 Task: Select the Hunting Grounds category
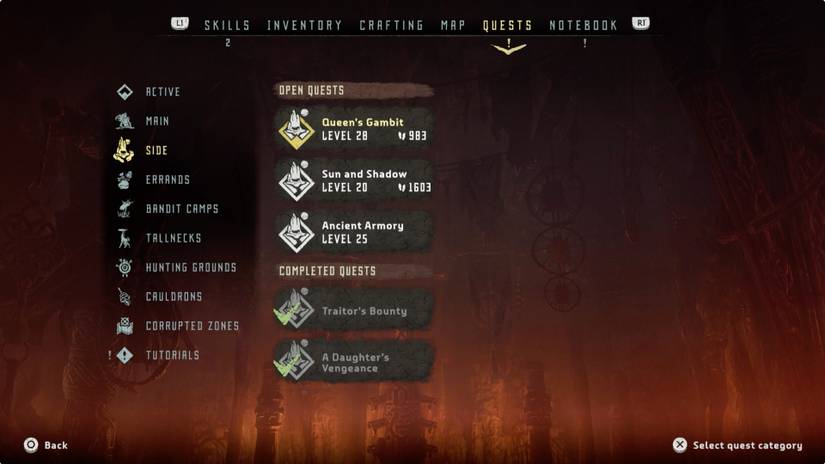click(190, 268)
